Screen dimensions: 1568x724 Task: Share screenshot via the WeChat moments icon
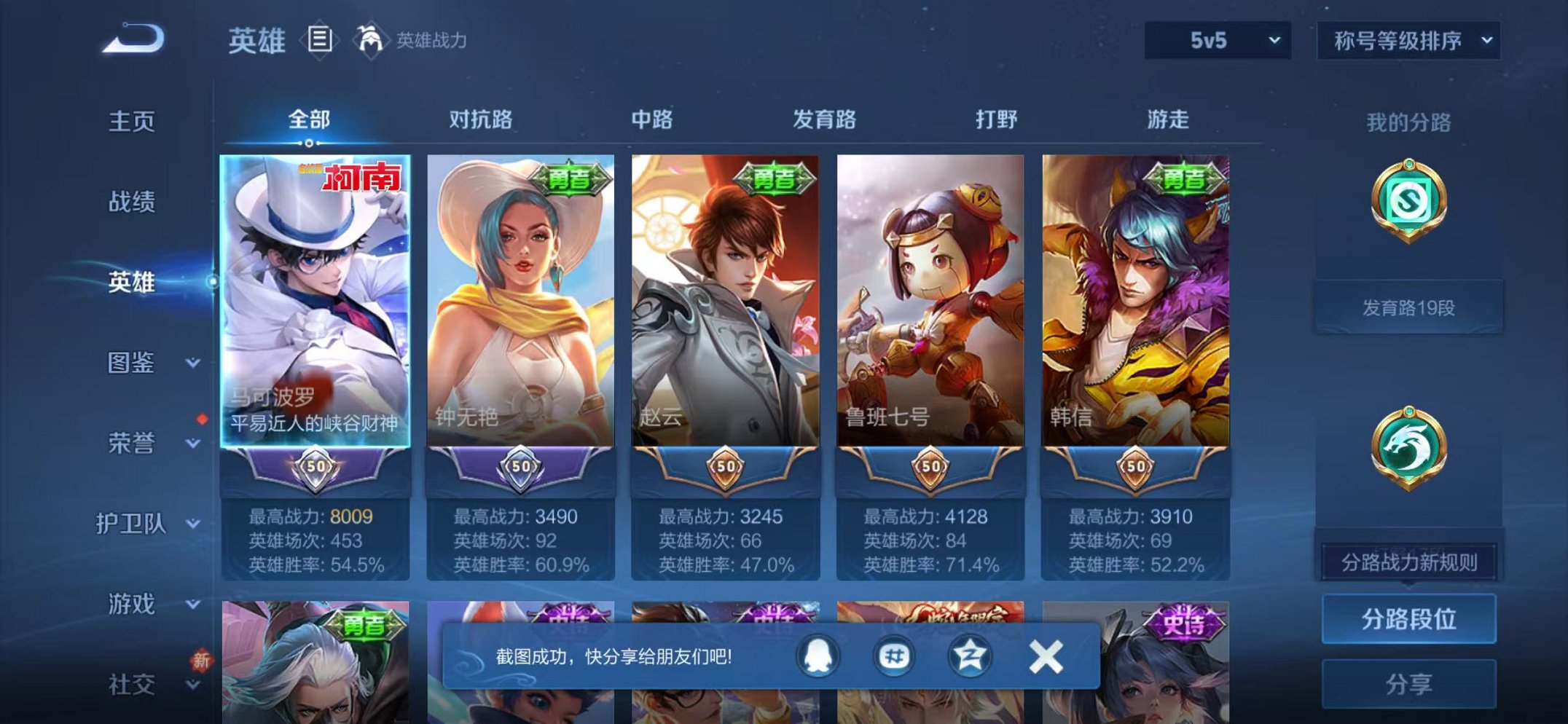[894, 656]
